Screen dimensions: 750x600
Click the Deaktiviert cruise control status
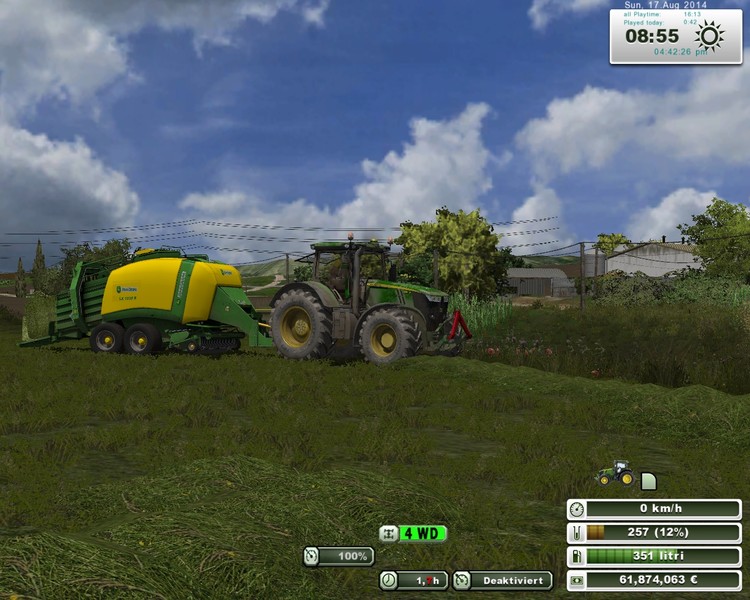[503, 580]
